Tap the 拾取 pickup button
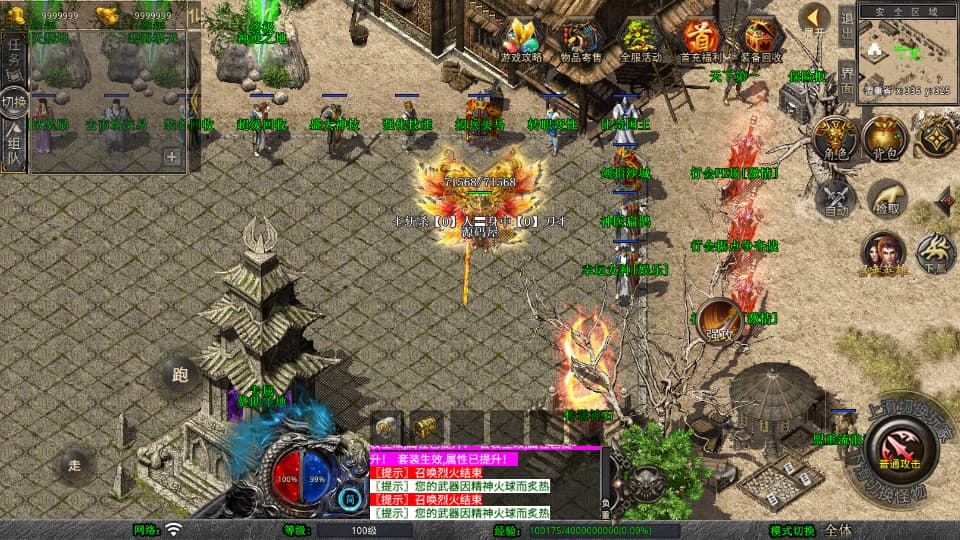960x540 pixels. (x=886, y=198)
